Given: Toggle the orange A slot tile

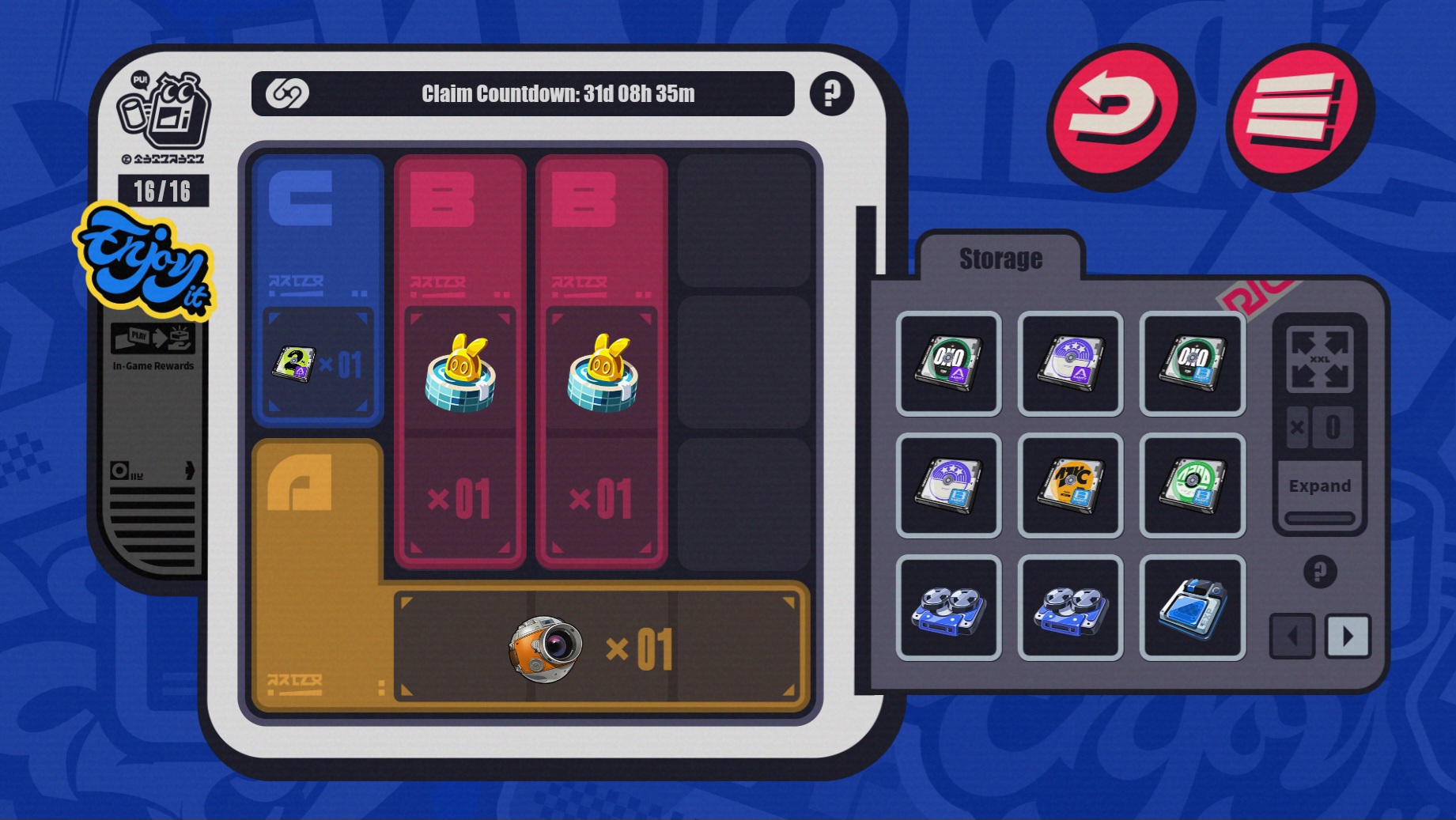Looking at the screenshot, I should click(x=316, y=514).
